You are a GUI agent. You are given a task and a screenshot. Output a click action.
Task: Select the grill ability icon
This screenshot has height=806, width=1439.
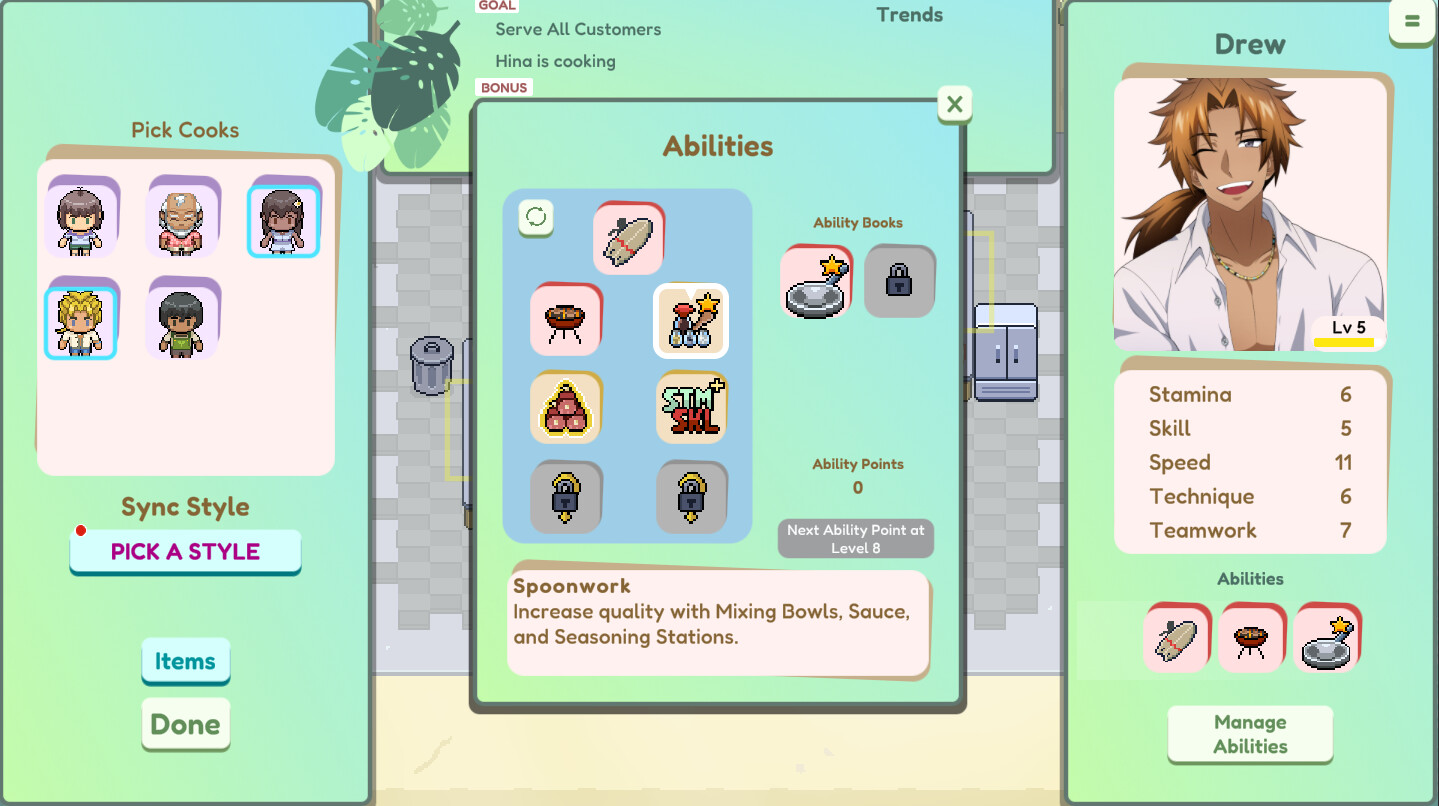pyautogui.click(x=565, y=320)
